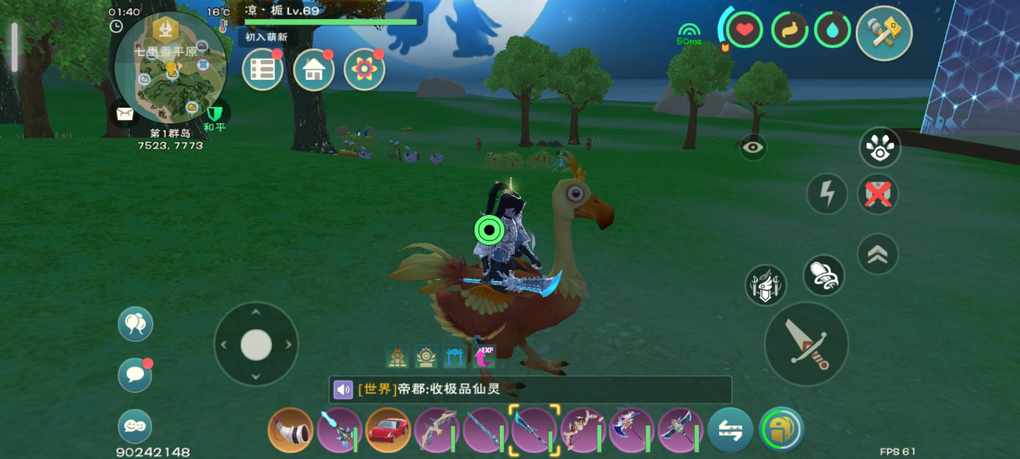This screenshot has width=1020, height=459.
Task: Open the circular minimap
Action: pyautogui.click(x=170, y=68)
